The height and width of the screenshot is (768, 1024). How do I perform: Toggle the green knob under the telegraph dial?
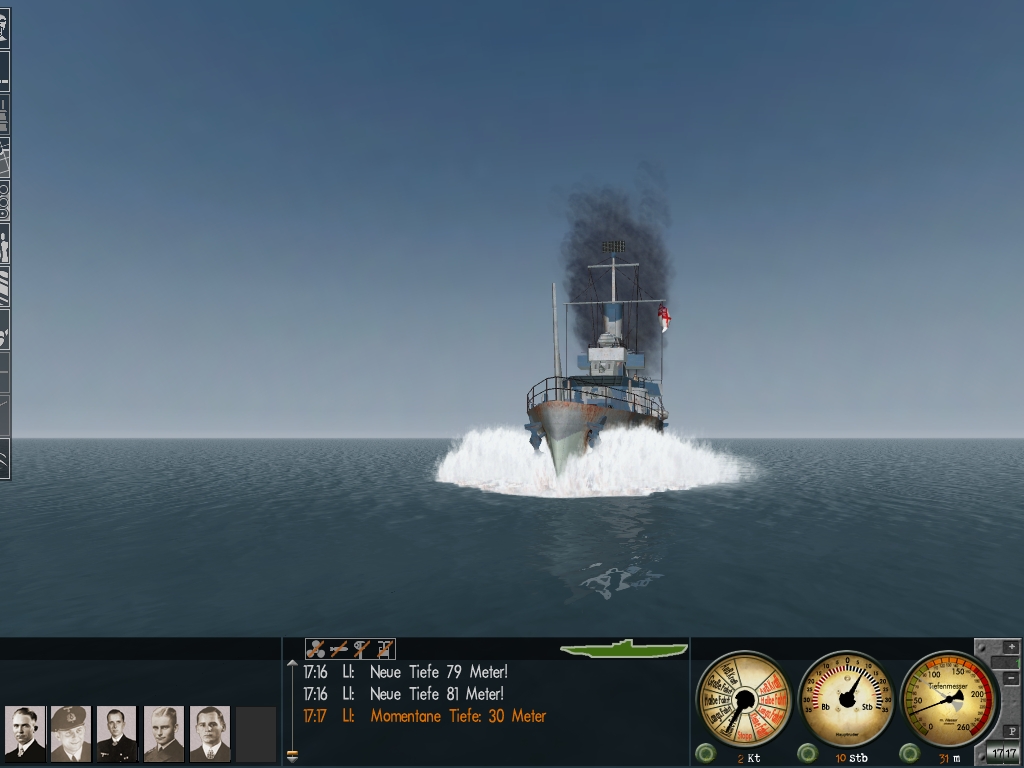pyautogui.click(x=706, y=752)
